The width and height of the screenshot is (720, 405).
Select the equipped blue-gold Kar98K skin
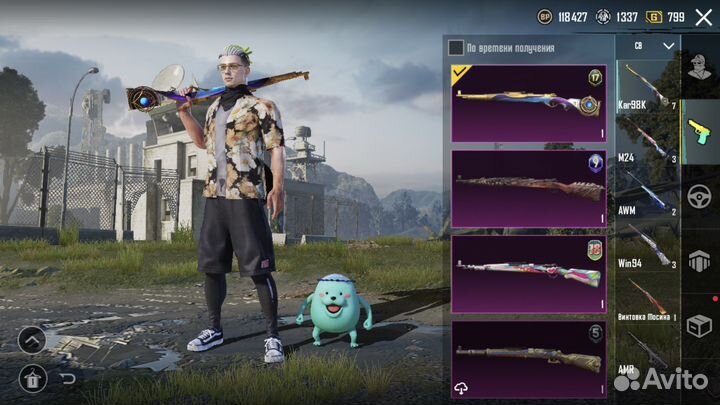click(x=528, y=103)
